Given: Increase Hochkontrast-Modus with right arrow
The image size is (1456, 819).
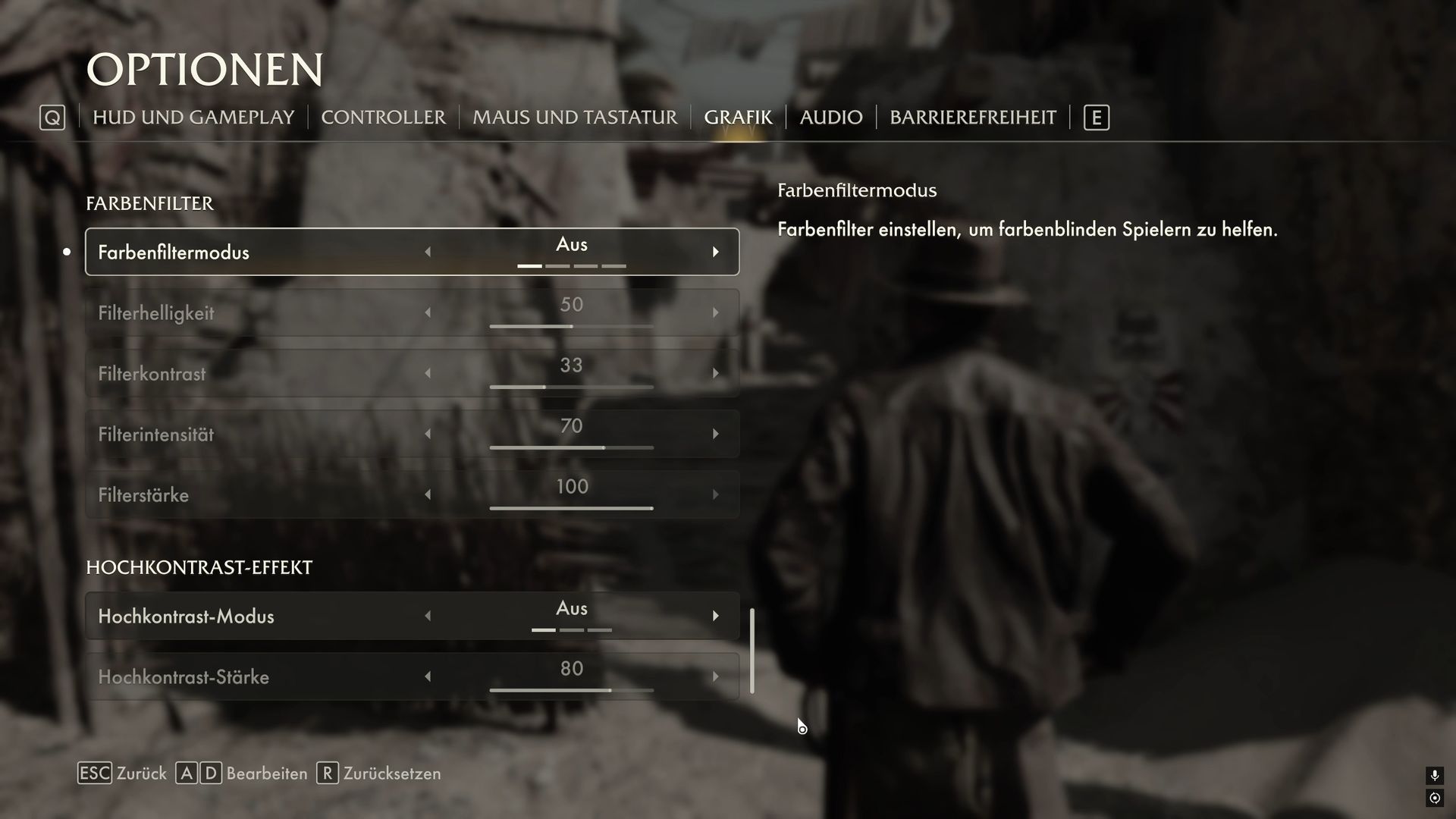Looking at the screenshot, I should pyautogui.click(x=715, y=616).
